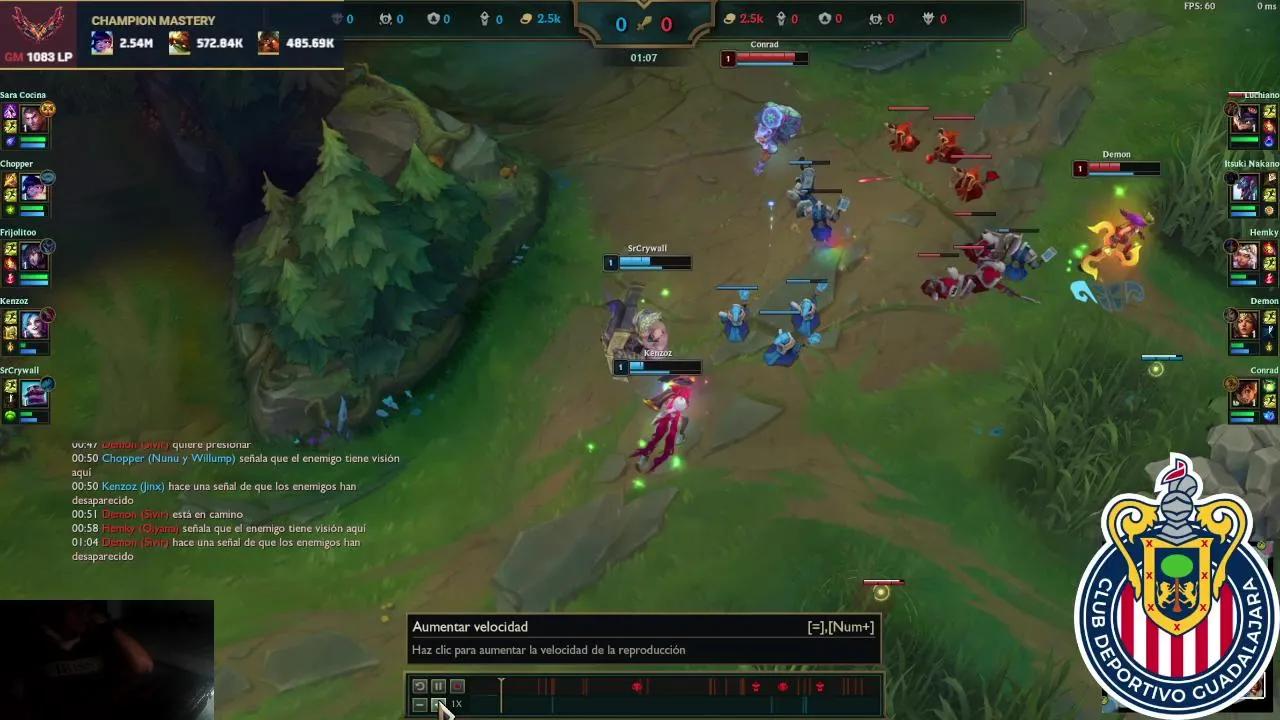This screenshot has height=720, width=1280.
Task: Open the Champion Mastery panel header
Action: tap(153, 20)
